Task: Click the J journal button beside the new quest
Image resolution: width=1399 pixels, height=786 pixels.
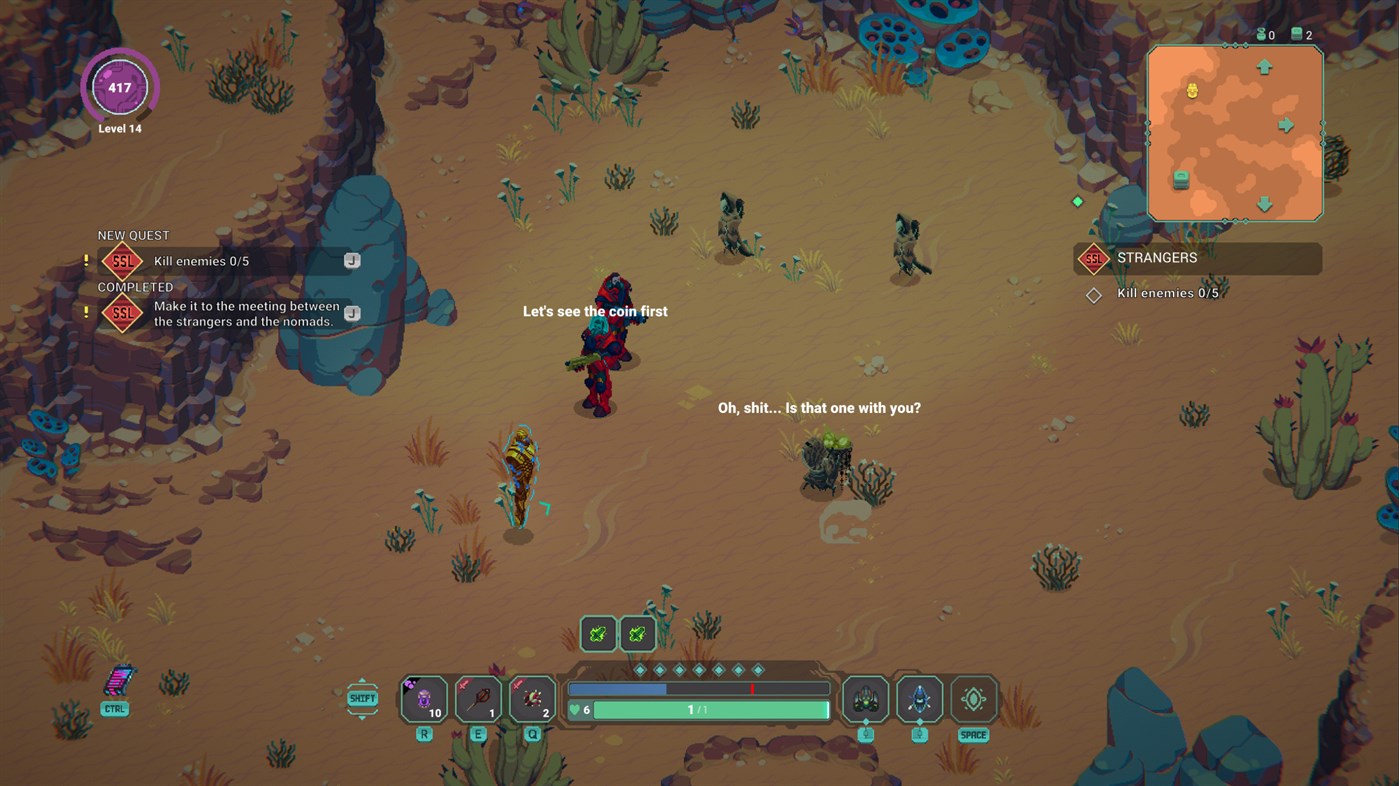Action: pos(351,259)
